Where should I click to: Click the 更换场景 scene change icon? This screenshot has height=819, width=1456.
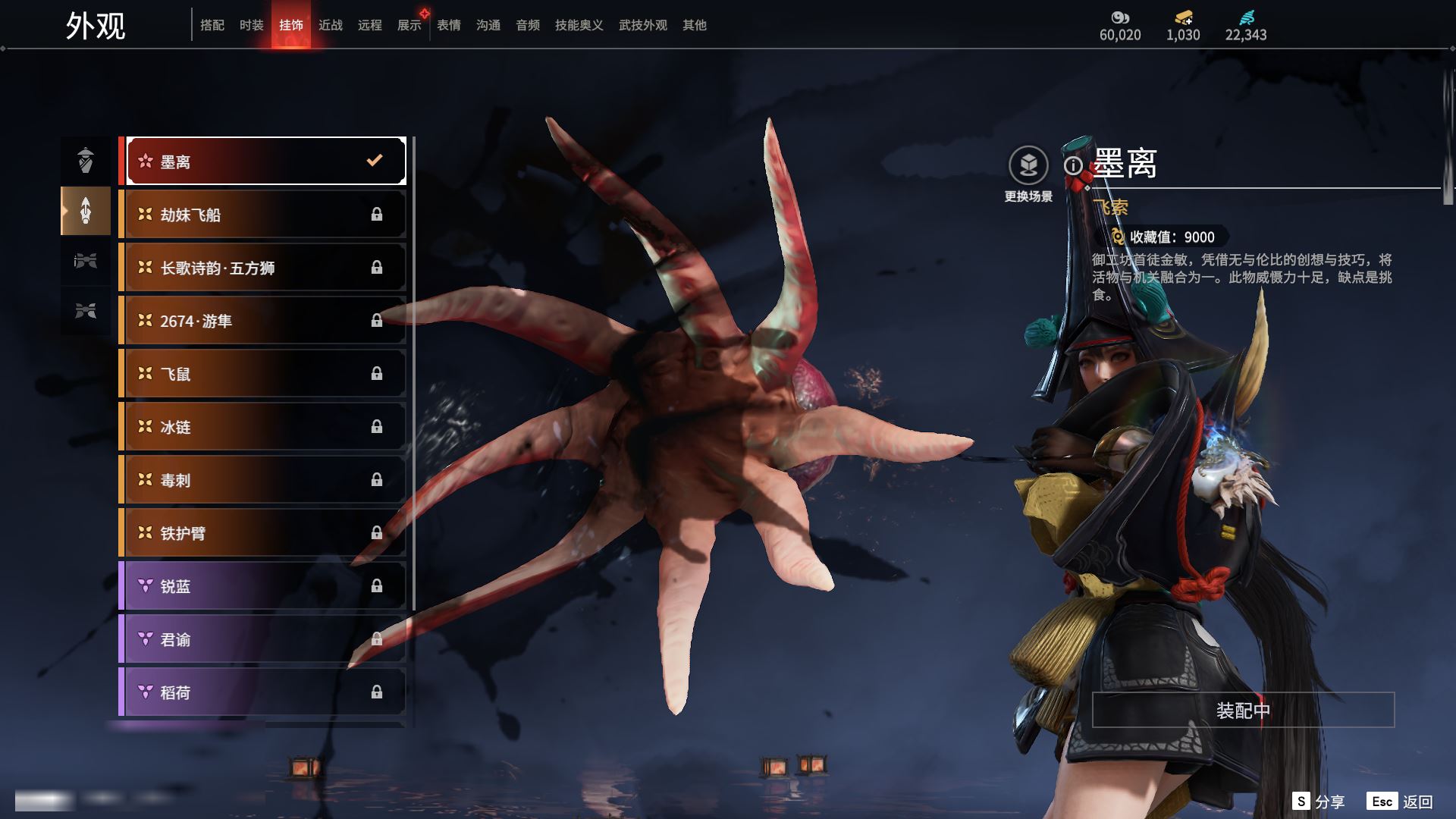coord(1028,166)
